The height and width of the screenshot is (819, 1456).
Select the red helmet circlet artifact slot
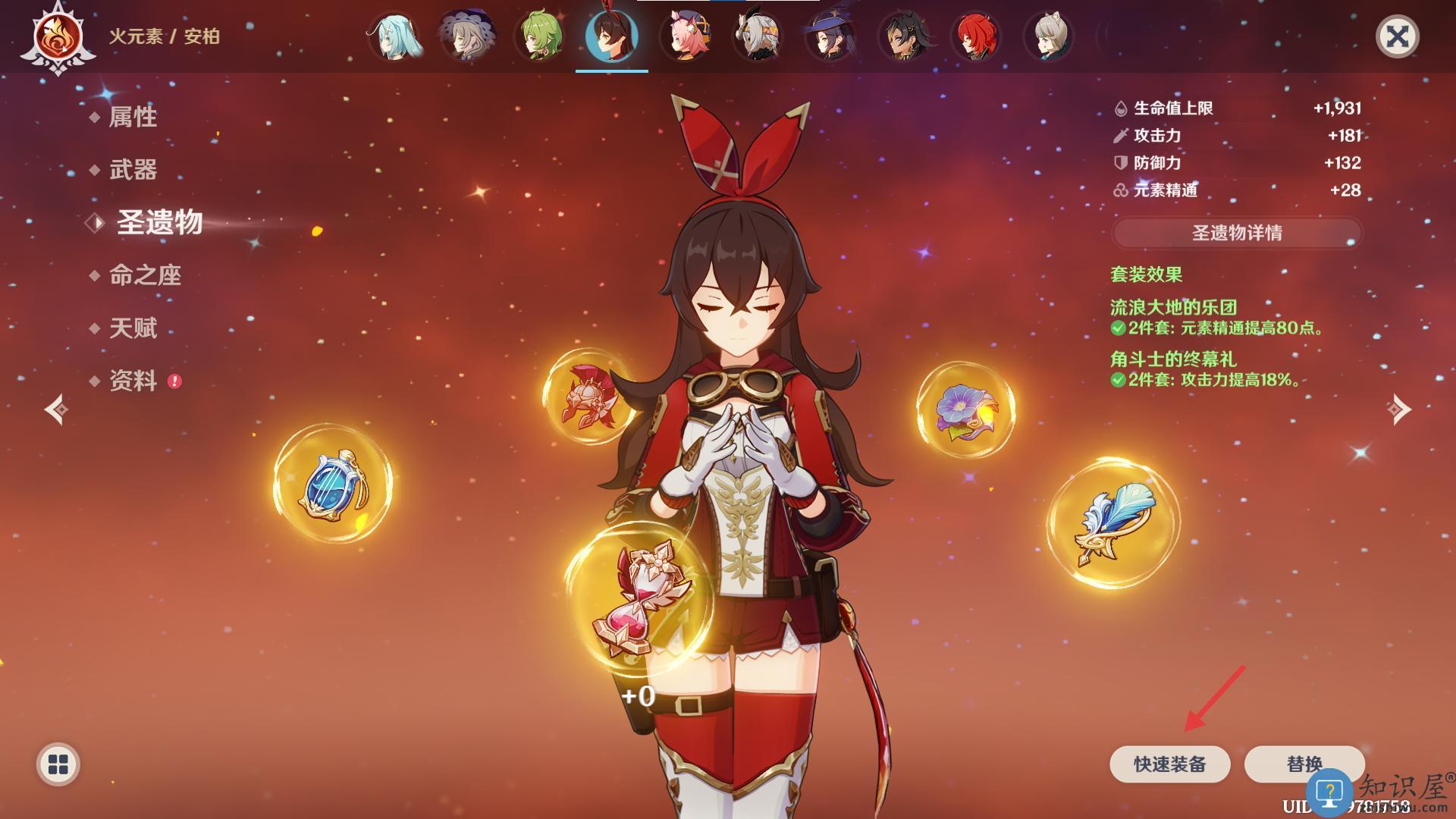pos(588,396)
